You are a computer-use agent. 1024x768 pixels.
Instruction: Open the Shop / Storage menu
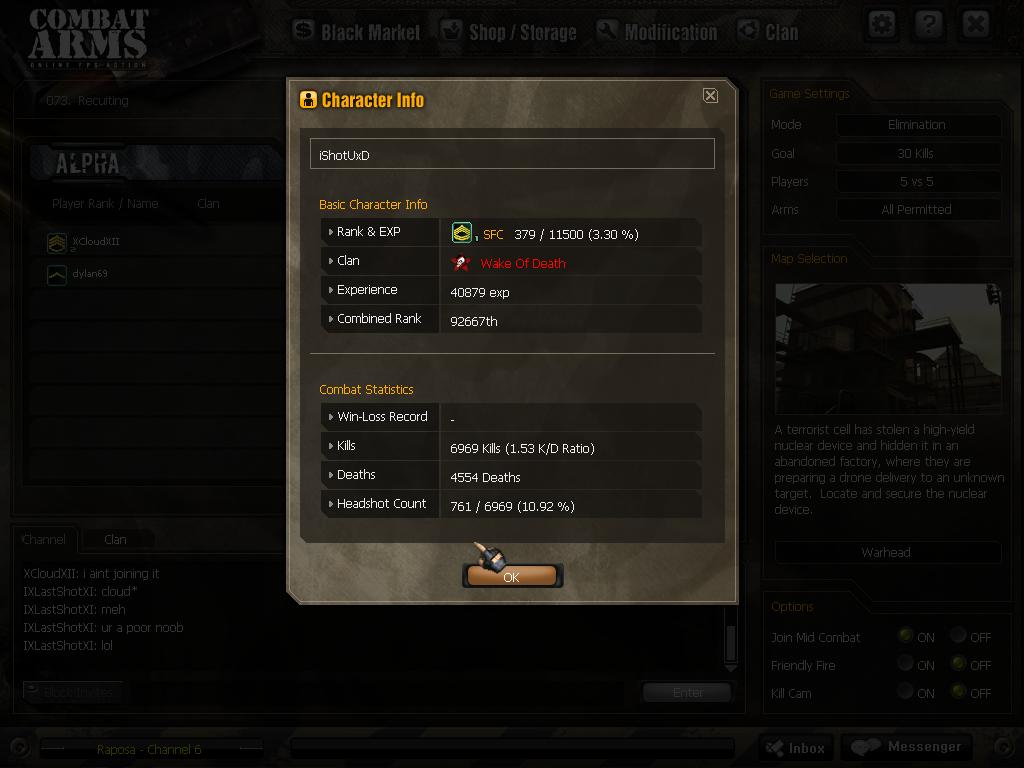pos(509,31)
